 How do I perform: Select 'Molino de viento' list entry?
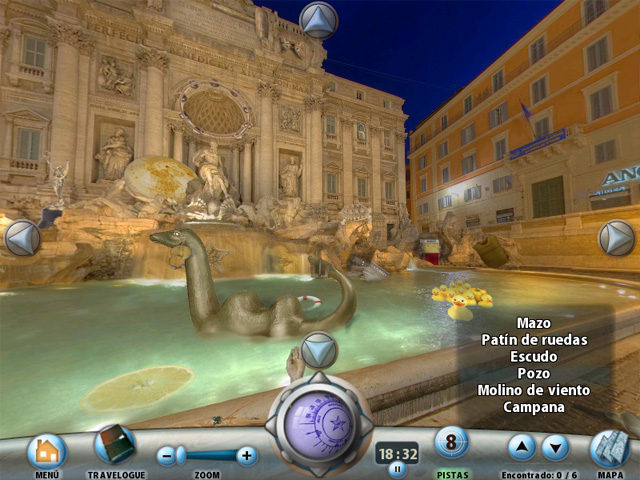(533, 390)
